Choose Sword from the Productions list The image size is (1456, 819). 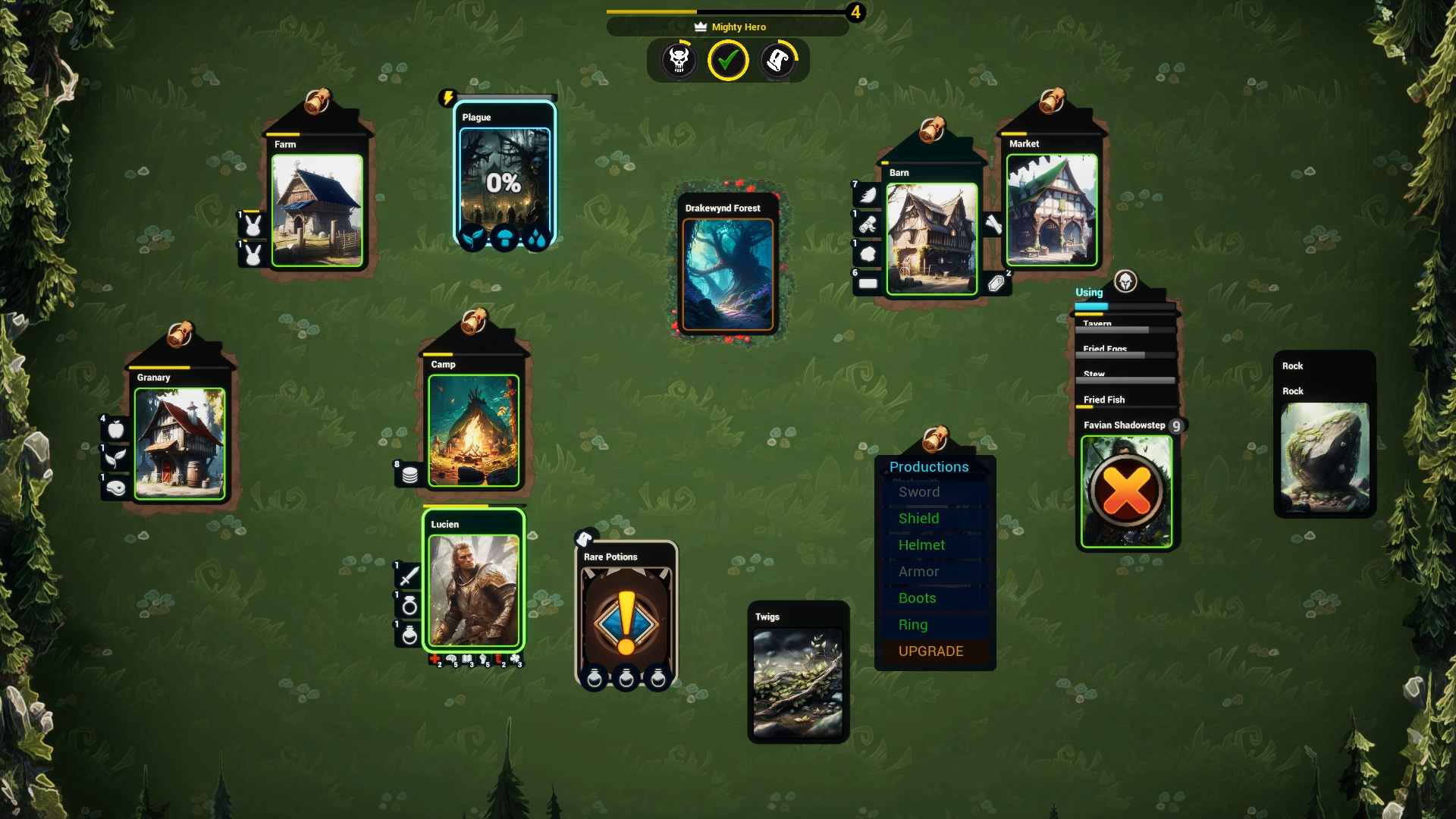tap(919, 492)
